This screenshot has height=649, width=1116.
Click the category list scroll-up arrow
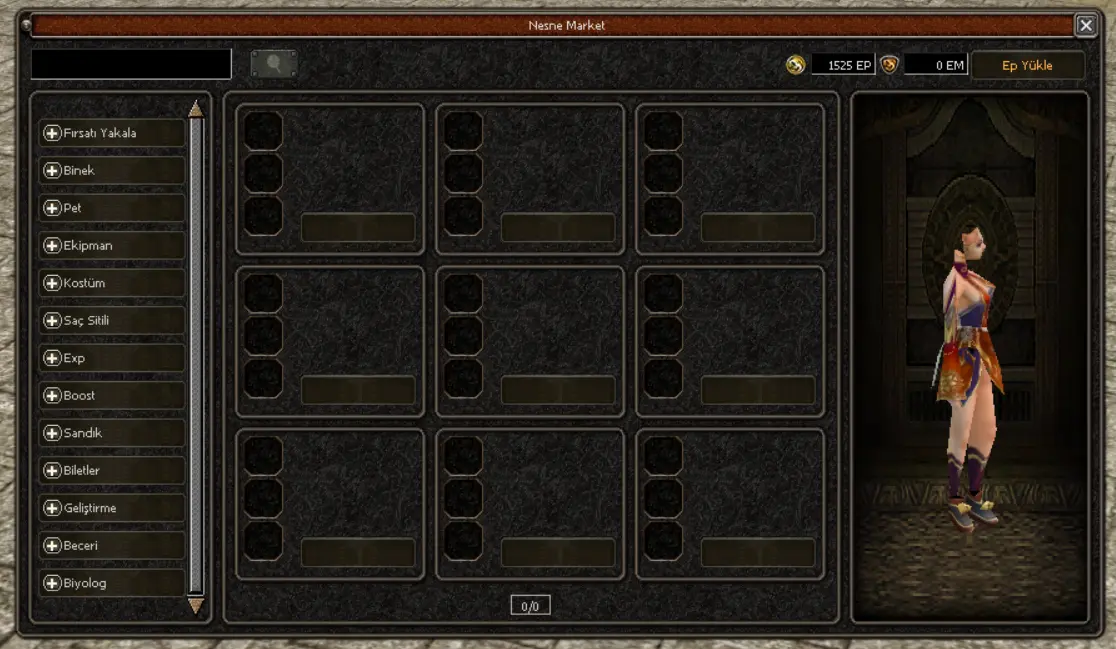196,108
